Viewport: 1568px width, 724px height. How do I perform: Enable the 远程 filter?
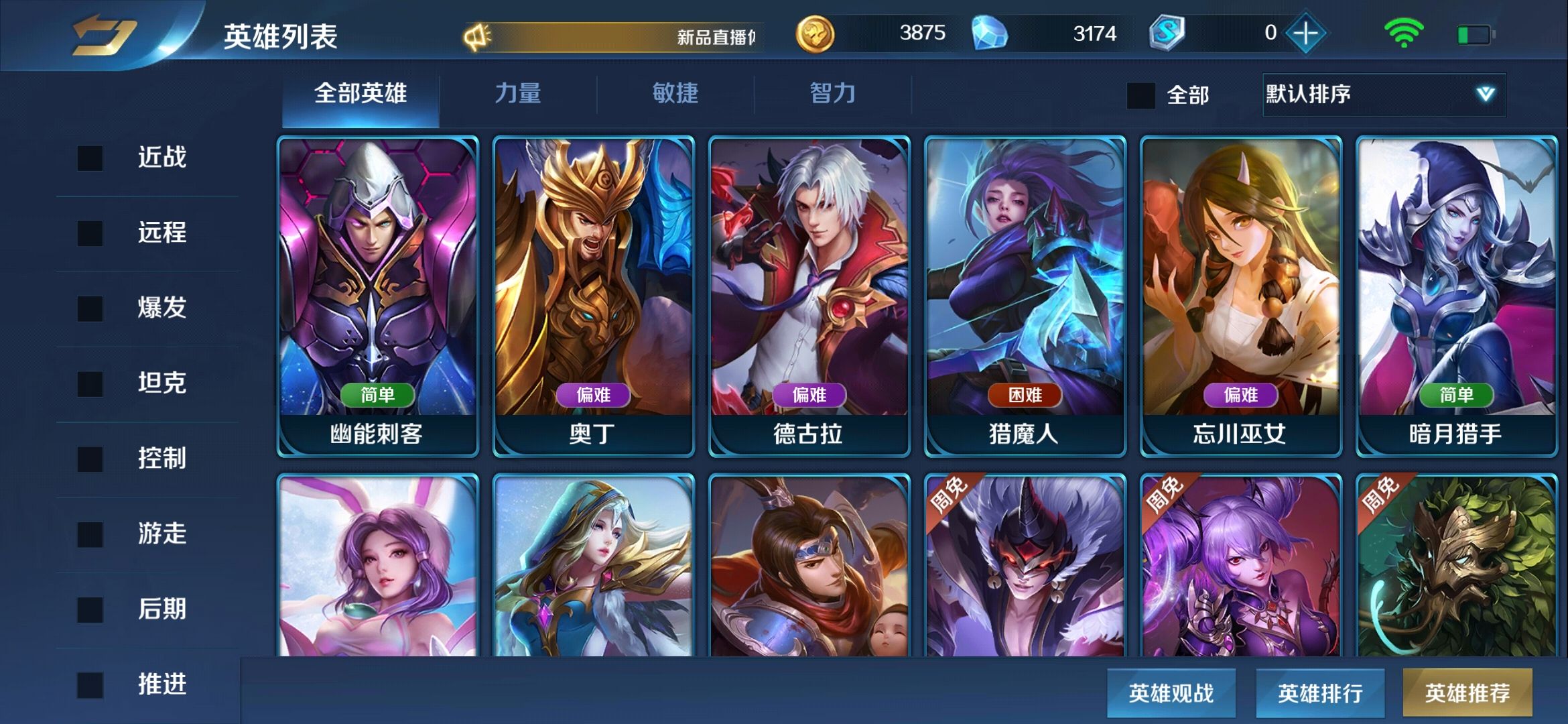90,233
